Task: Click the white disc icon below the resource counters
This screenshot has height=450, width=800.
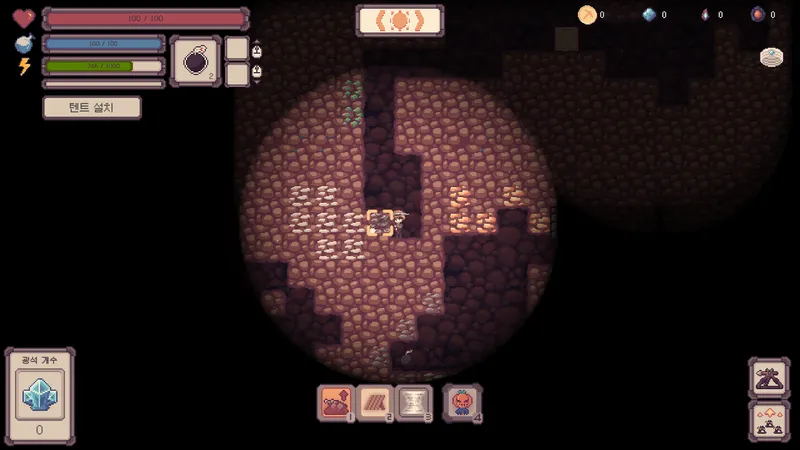Action: click(771, 57)
